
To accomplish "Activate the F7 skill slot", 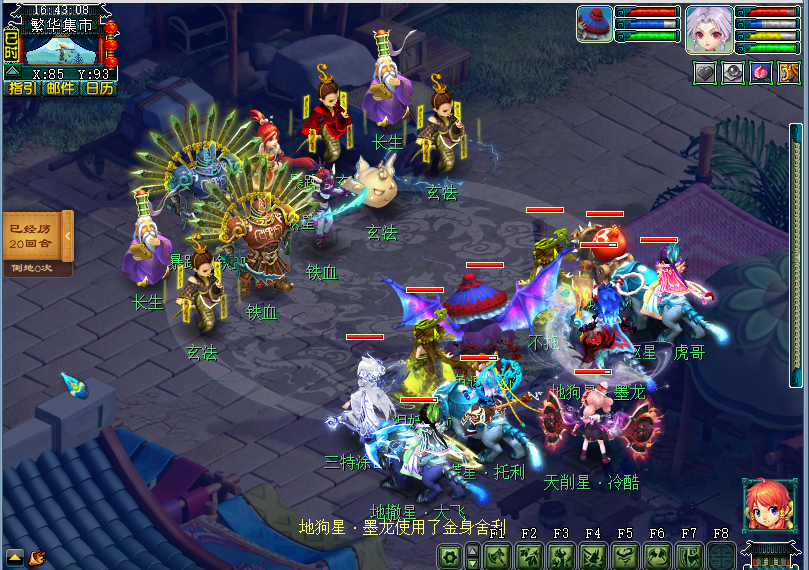I will coord(688,556).
